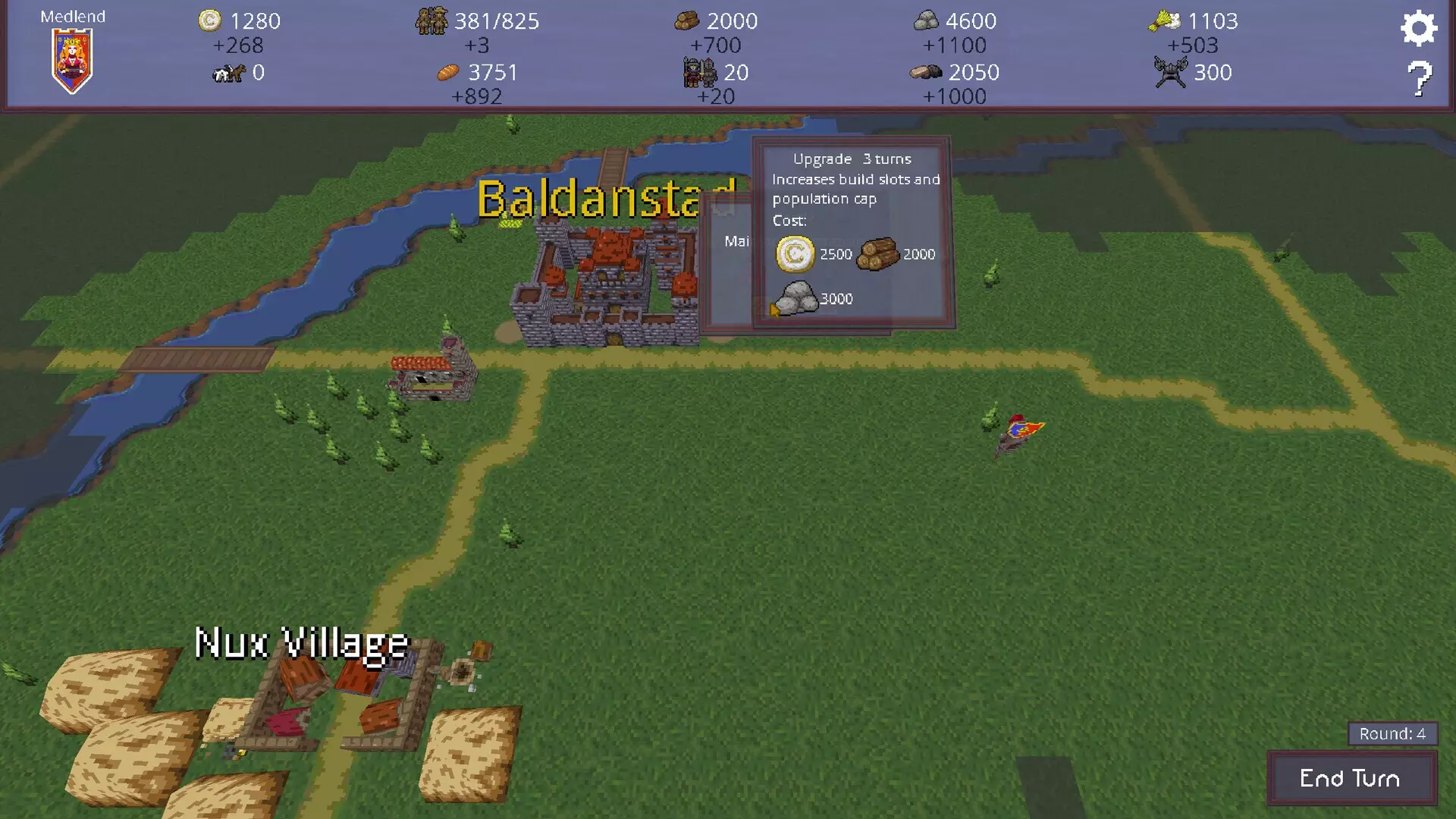
Task: Open the settings gear menu
Action: (x=1418, y=29)
